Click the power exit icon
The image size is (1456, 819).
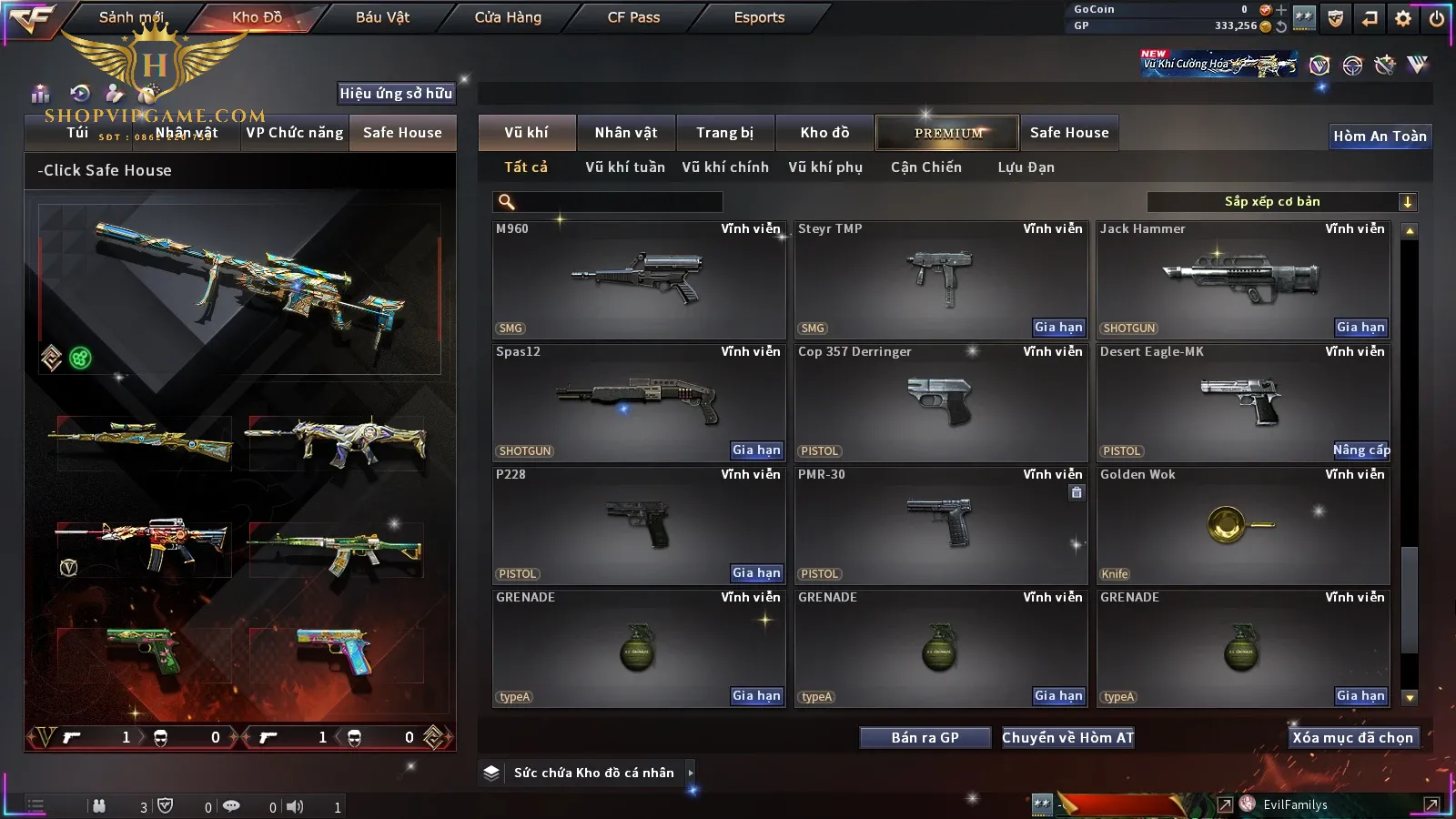point(1437,18)
